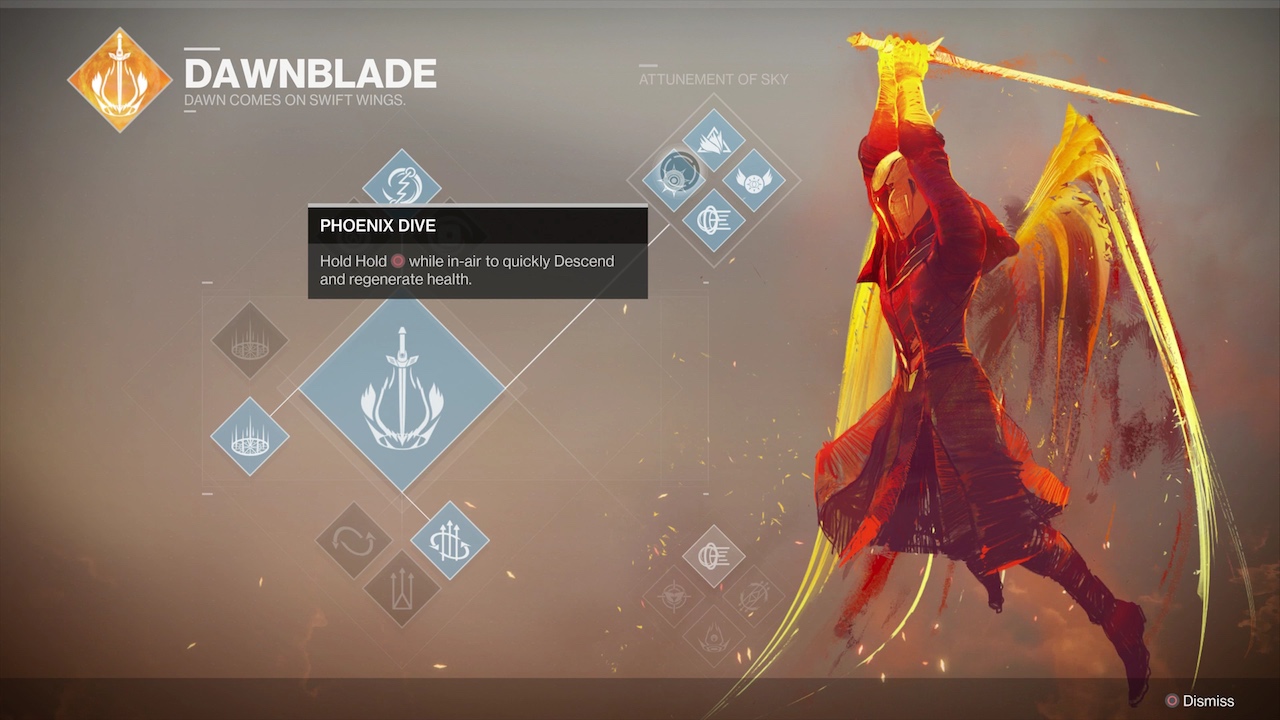Choose the crosshair perk in the lower attunement
1280x720 pixels.
pyautogui.click(x=674, y=597)
